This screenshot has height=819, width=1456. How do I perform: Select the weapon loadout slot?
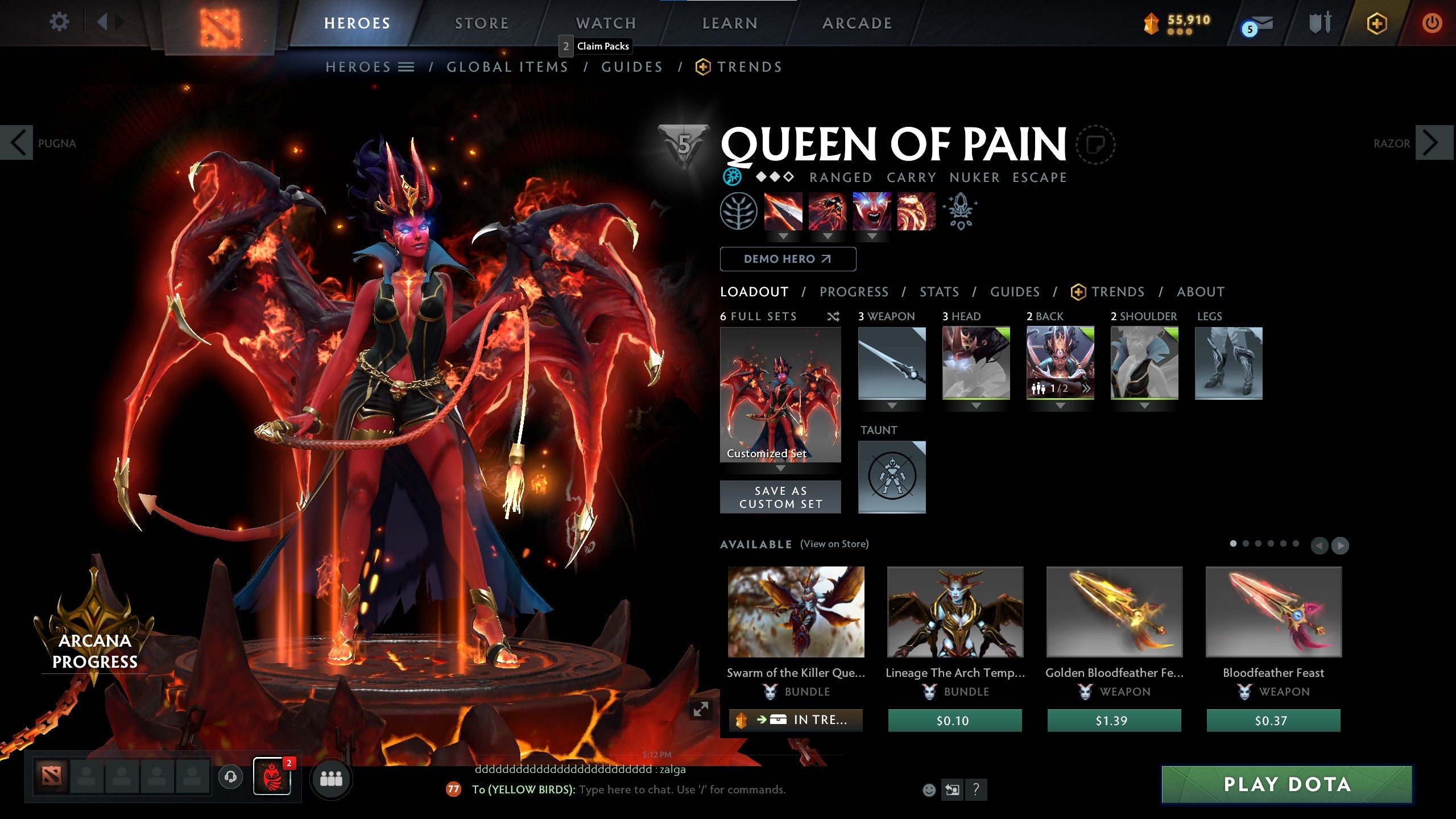[891, 363]
